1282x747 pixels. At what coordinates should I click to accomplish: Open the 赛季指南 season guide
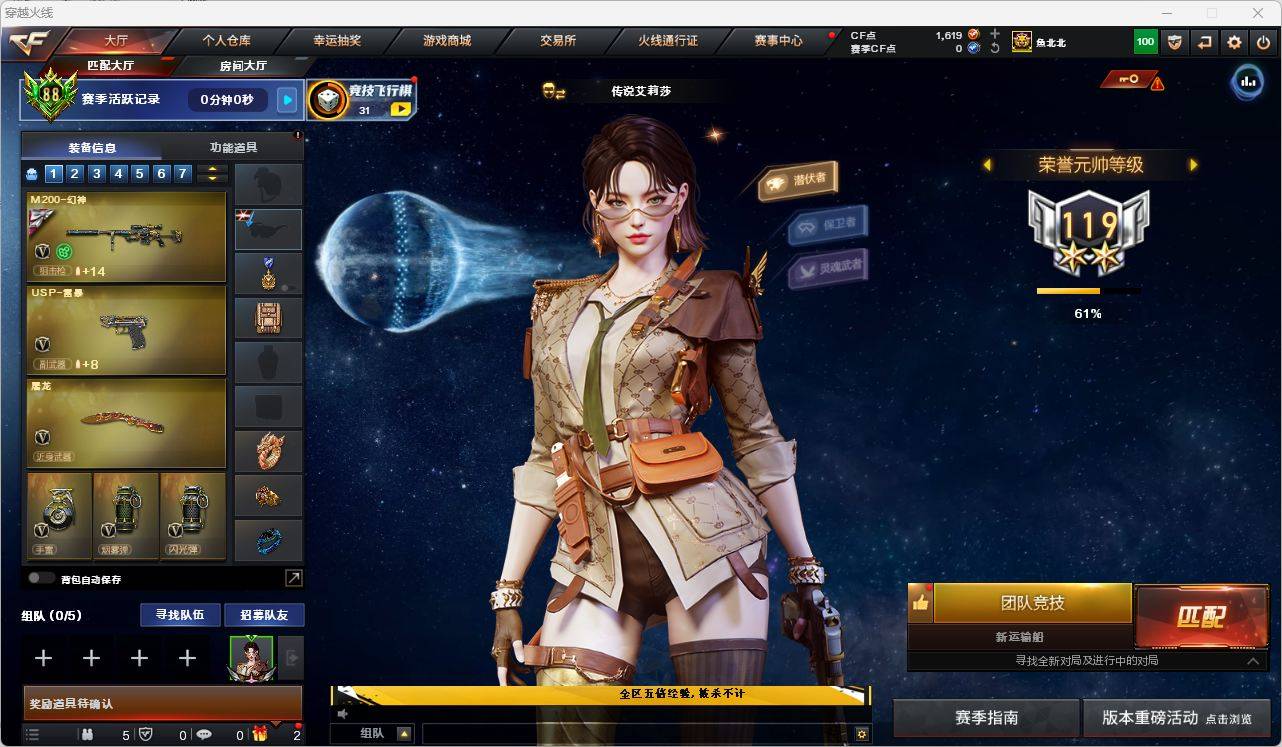tap(986, 718)
